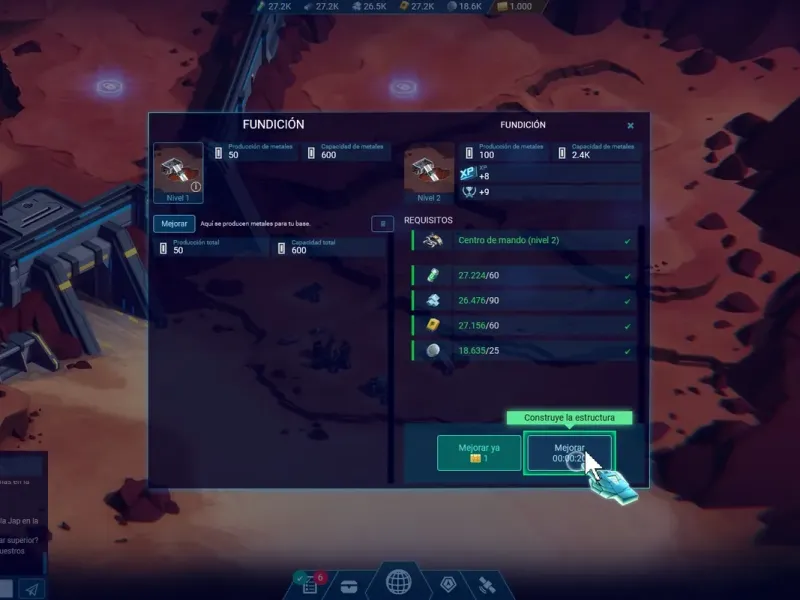800x600 pixels.
Task: Open the storage box icon in bottom bar
Action: 350,585
